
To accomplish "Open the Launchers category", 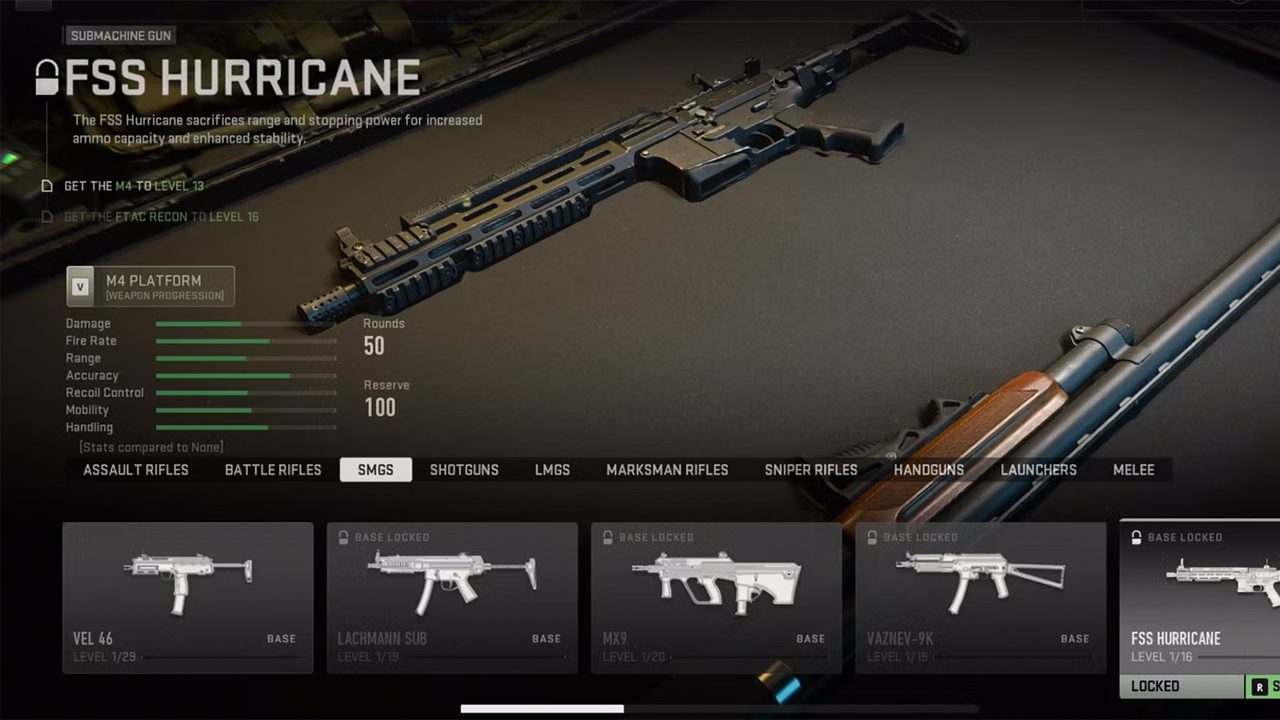I will (x=1039, y=470).
